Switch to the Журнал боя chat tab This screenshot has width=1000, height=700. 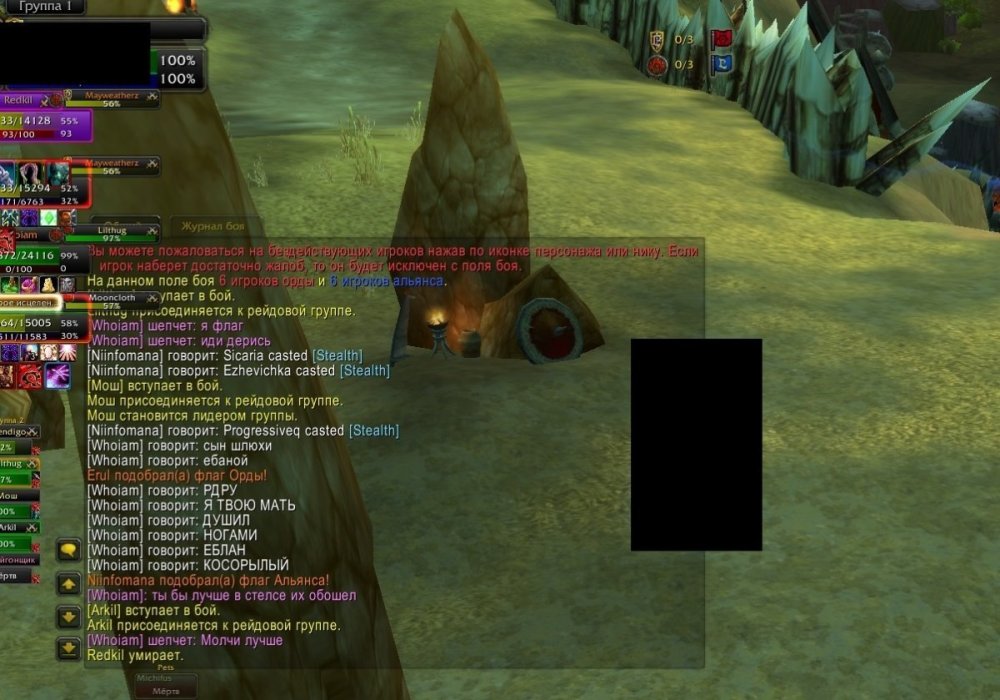click(x=215, y=227)
